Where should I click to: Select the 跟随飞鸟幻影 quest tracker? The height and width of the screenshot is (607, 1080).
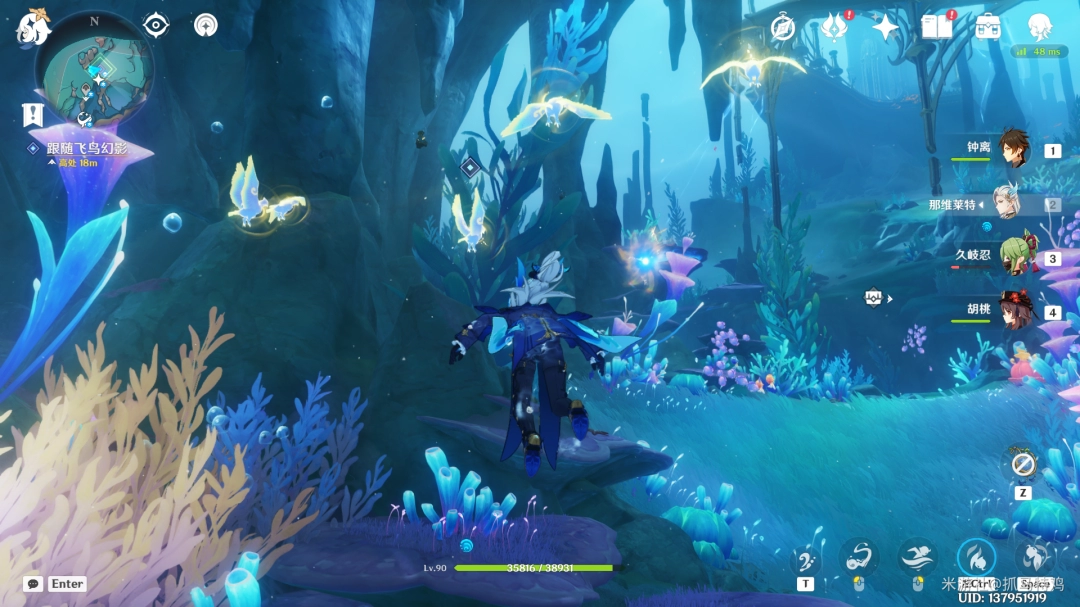(86, 148)
